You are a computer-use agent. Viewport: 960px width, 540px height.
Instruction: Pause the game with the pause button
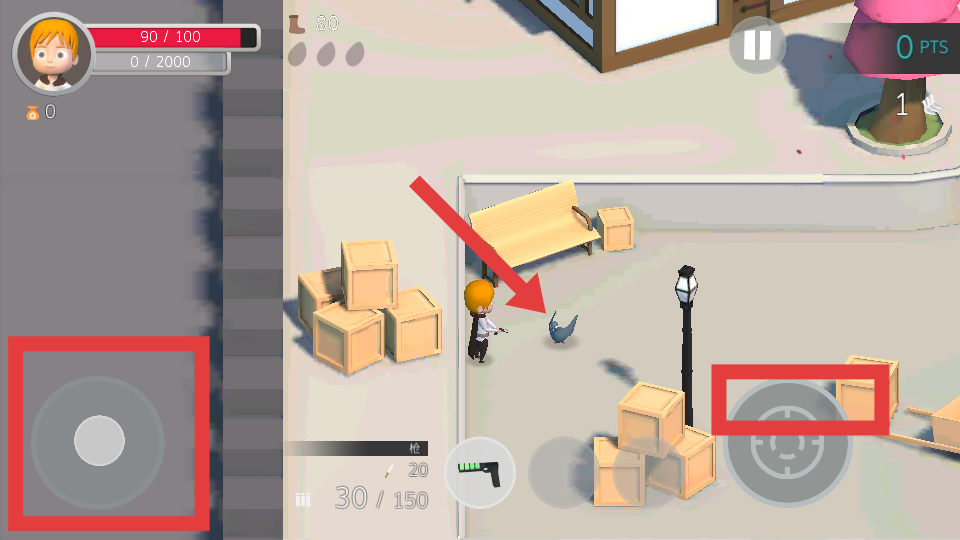pos(757,45)
